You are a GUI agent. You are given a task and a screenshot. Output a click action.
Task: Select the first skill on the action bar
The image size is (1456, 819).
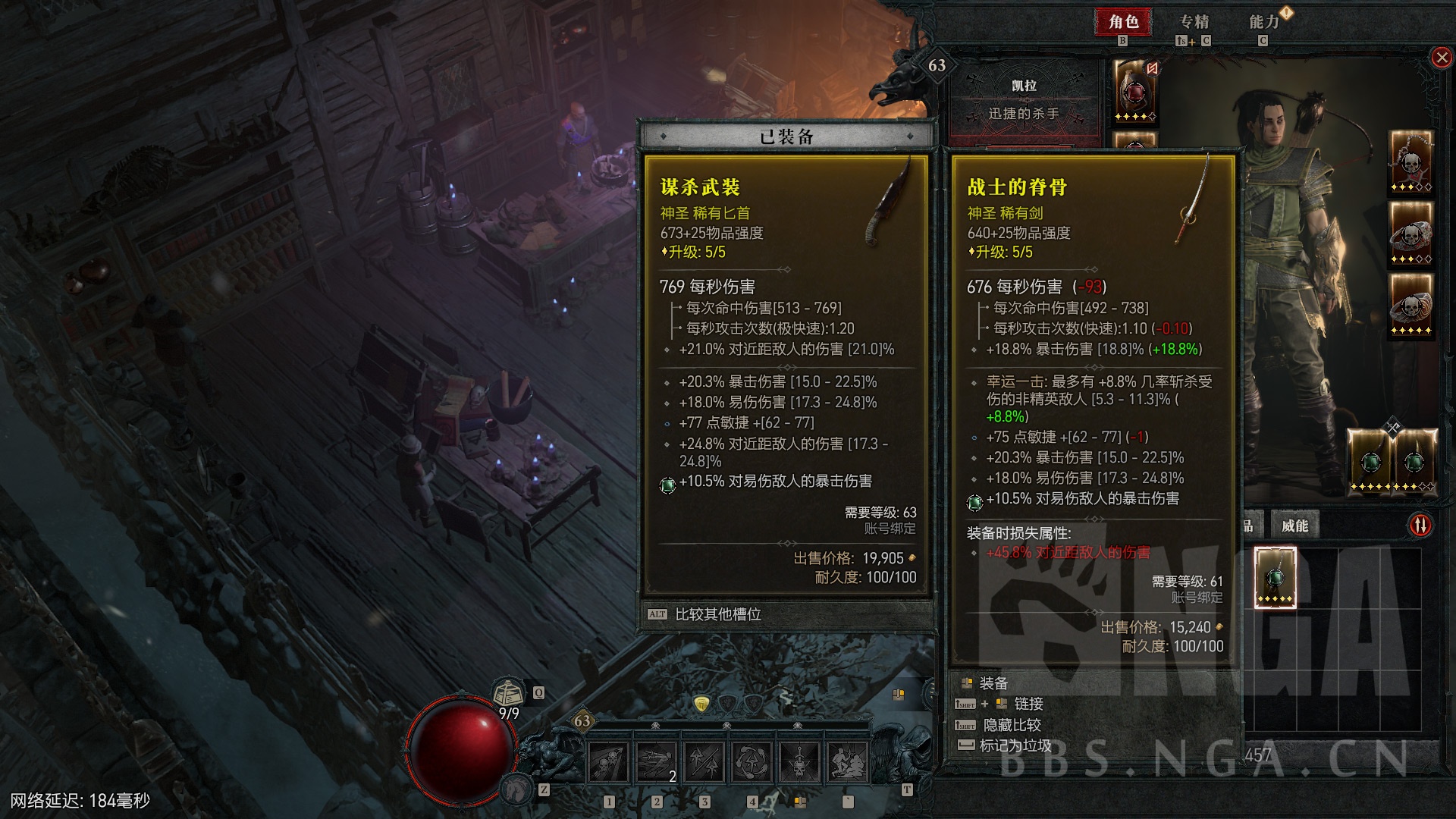607,762
